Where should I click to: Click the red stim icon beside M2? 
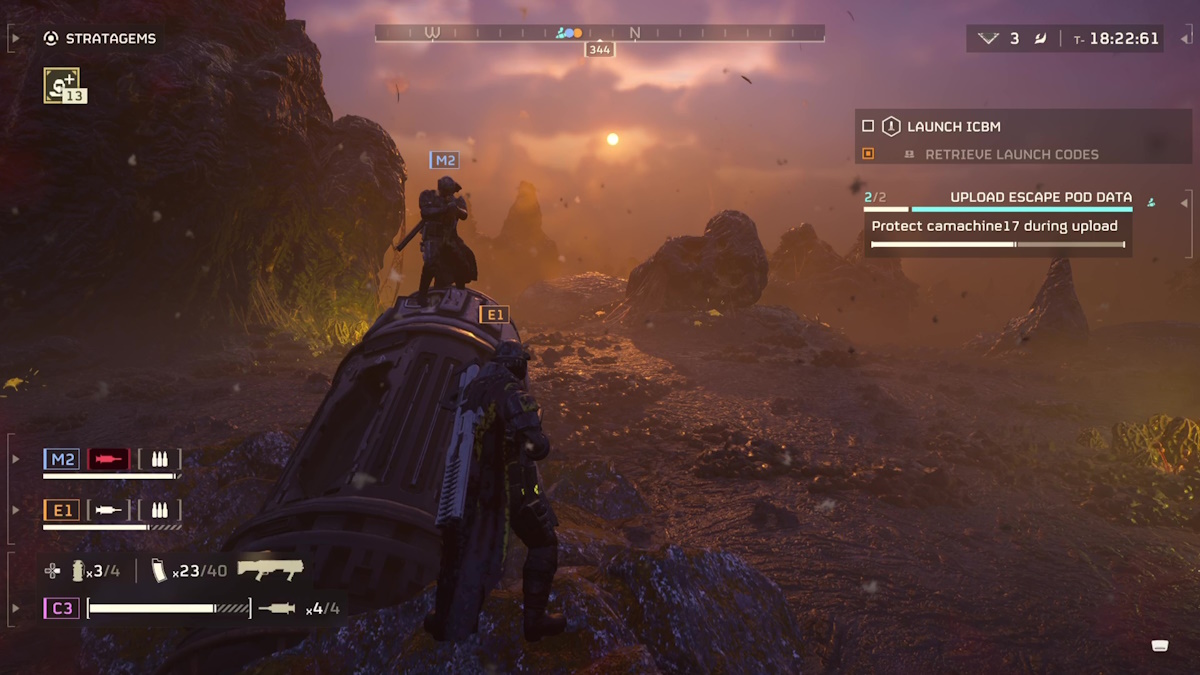pos(108,459)
